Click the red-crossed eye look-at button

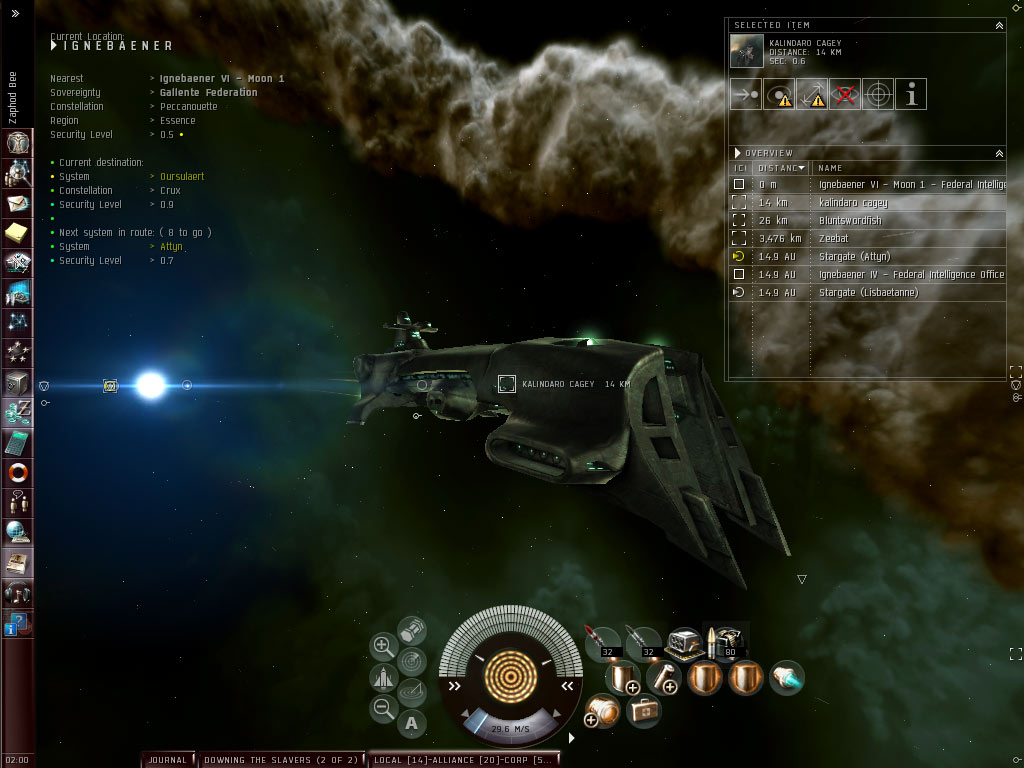845,95
